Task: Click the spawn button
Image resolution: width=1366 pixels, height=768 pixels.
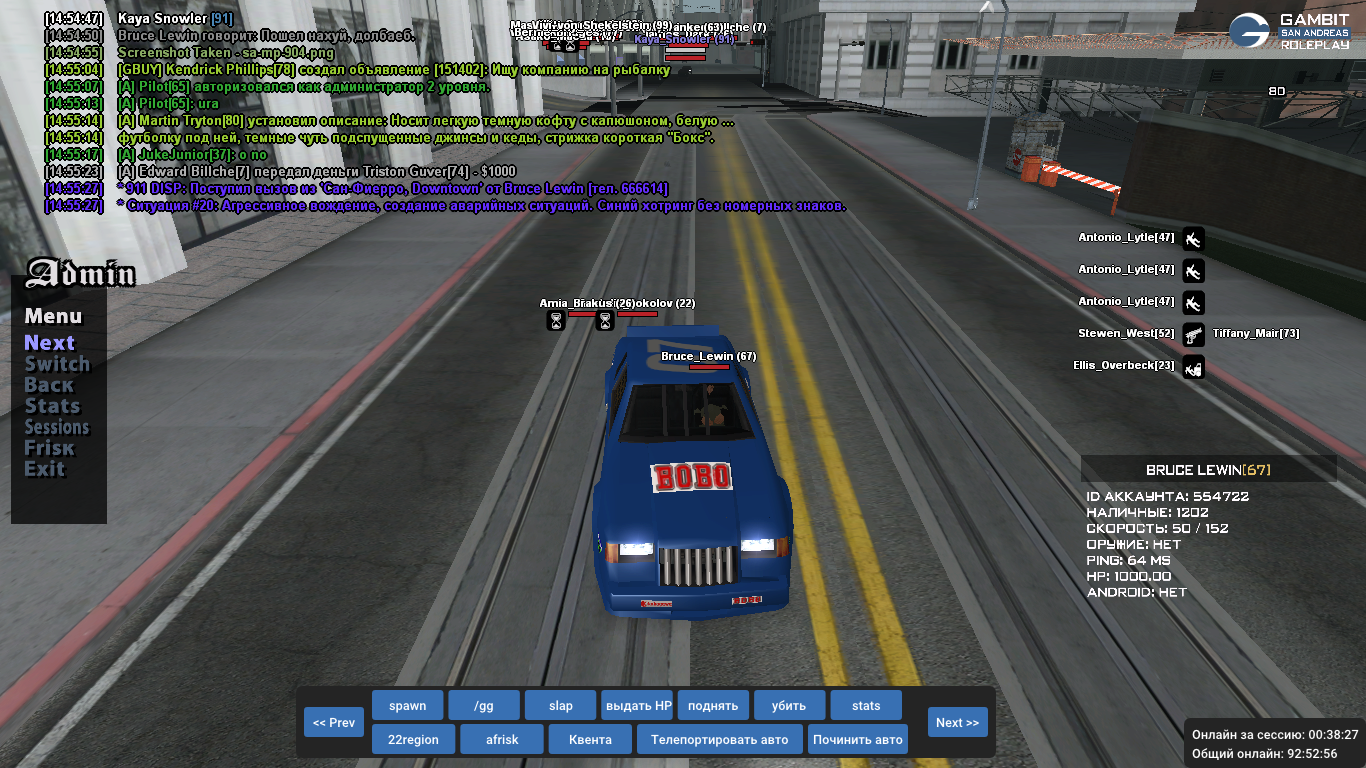Action: [407, 705]
